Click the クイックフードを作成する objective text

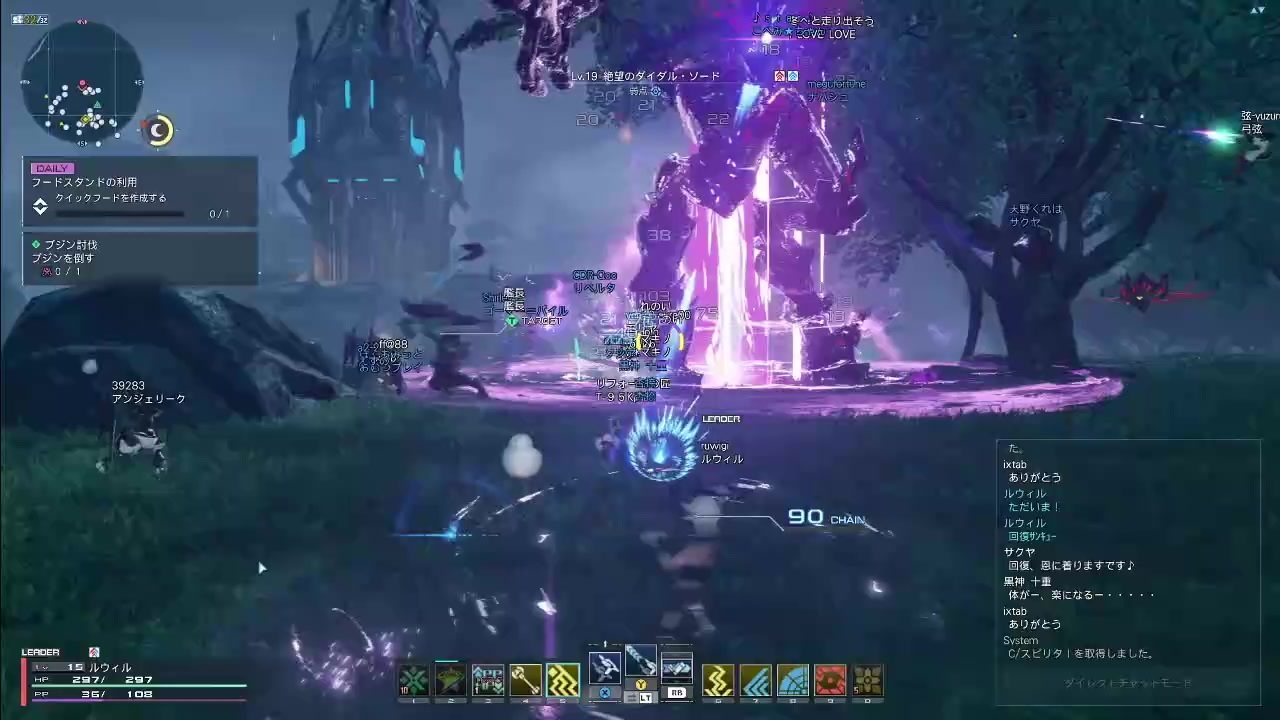(x=110, y=198)
